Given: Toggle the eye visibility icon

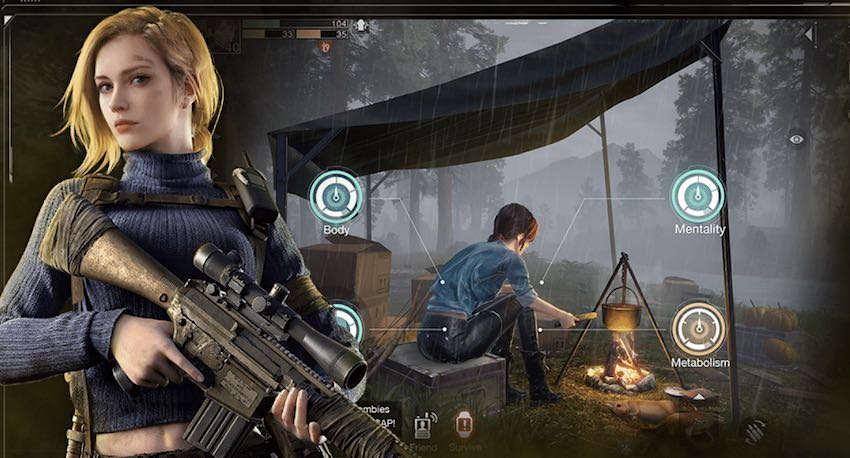Looking at the screenshot, I should [x=796, y=139].
